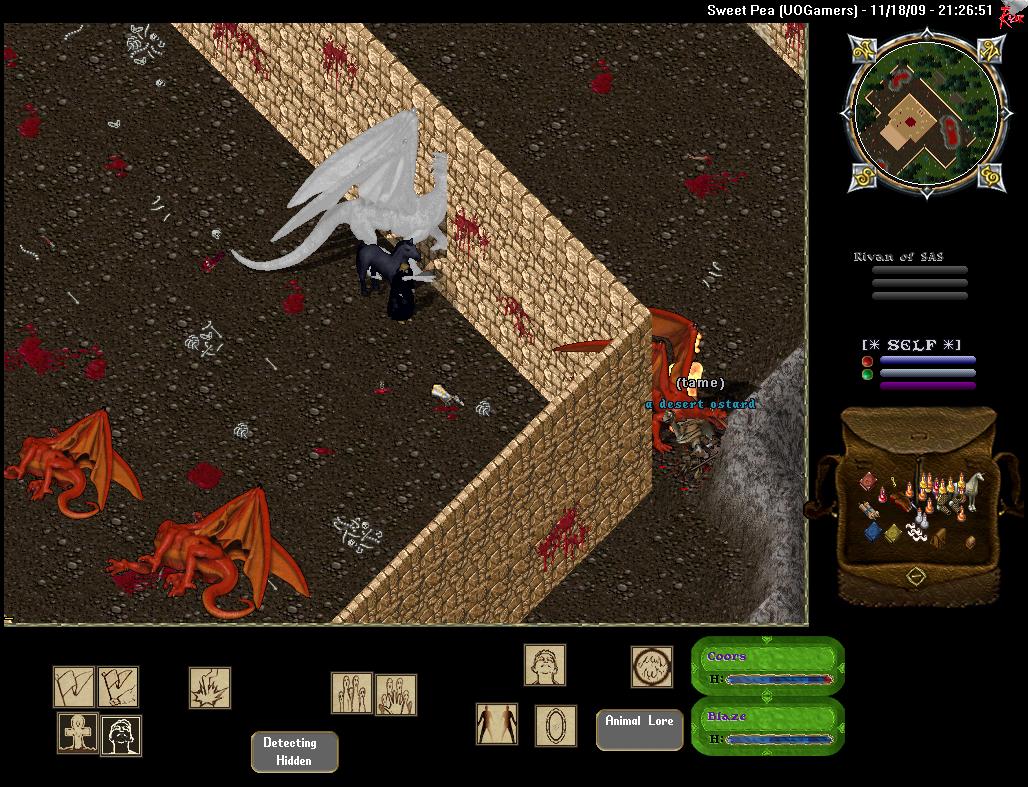Pick the white horse statuette in the backpack
The width and height of the screenshot is (1028, 787).
click(969, 489)
